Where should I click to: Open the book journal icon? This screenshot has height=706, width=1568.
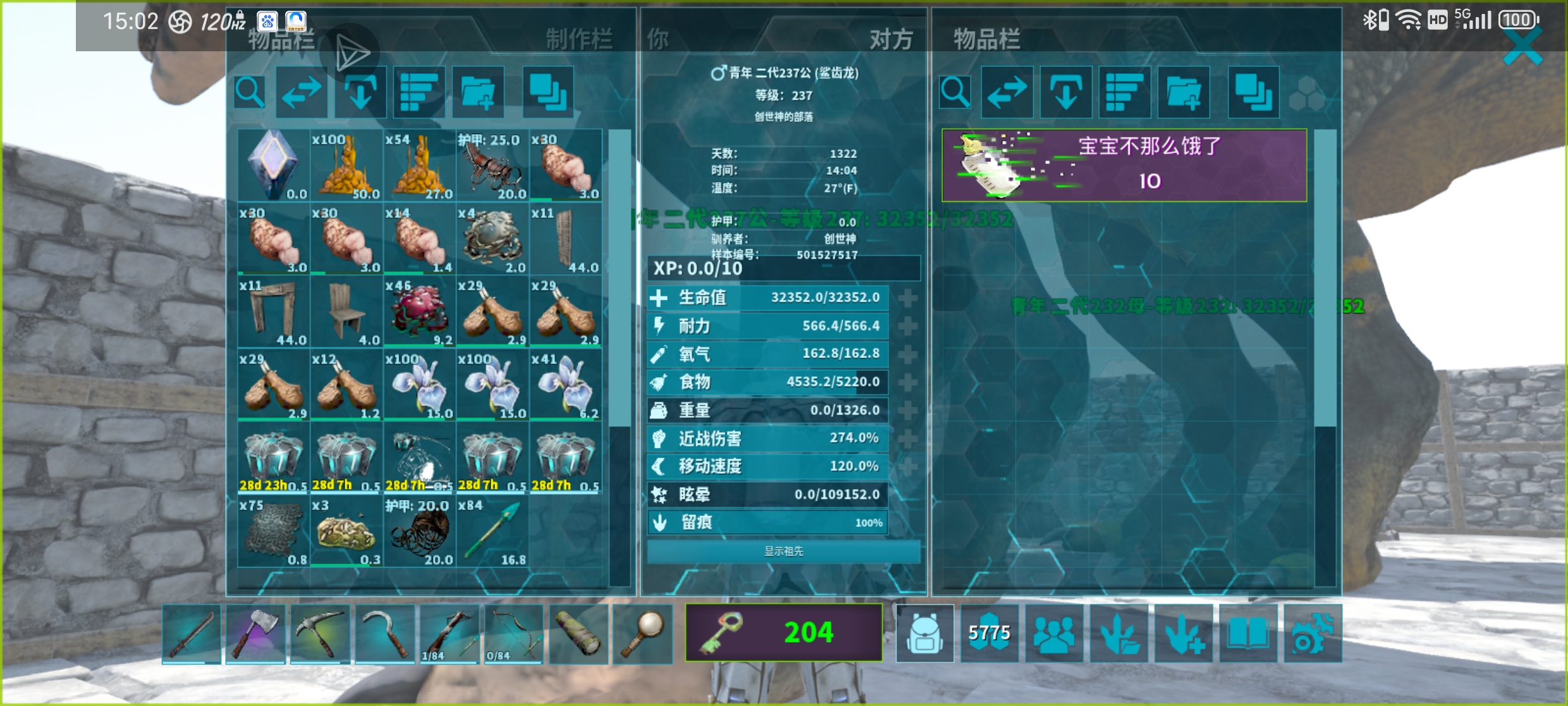(1247, 633)
